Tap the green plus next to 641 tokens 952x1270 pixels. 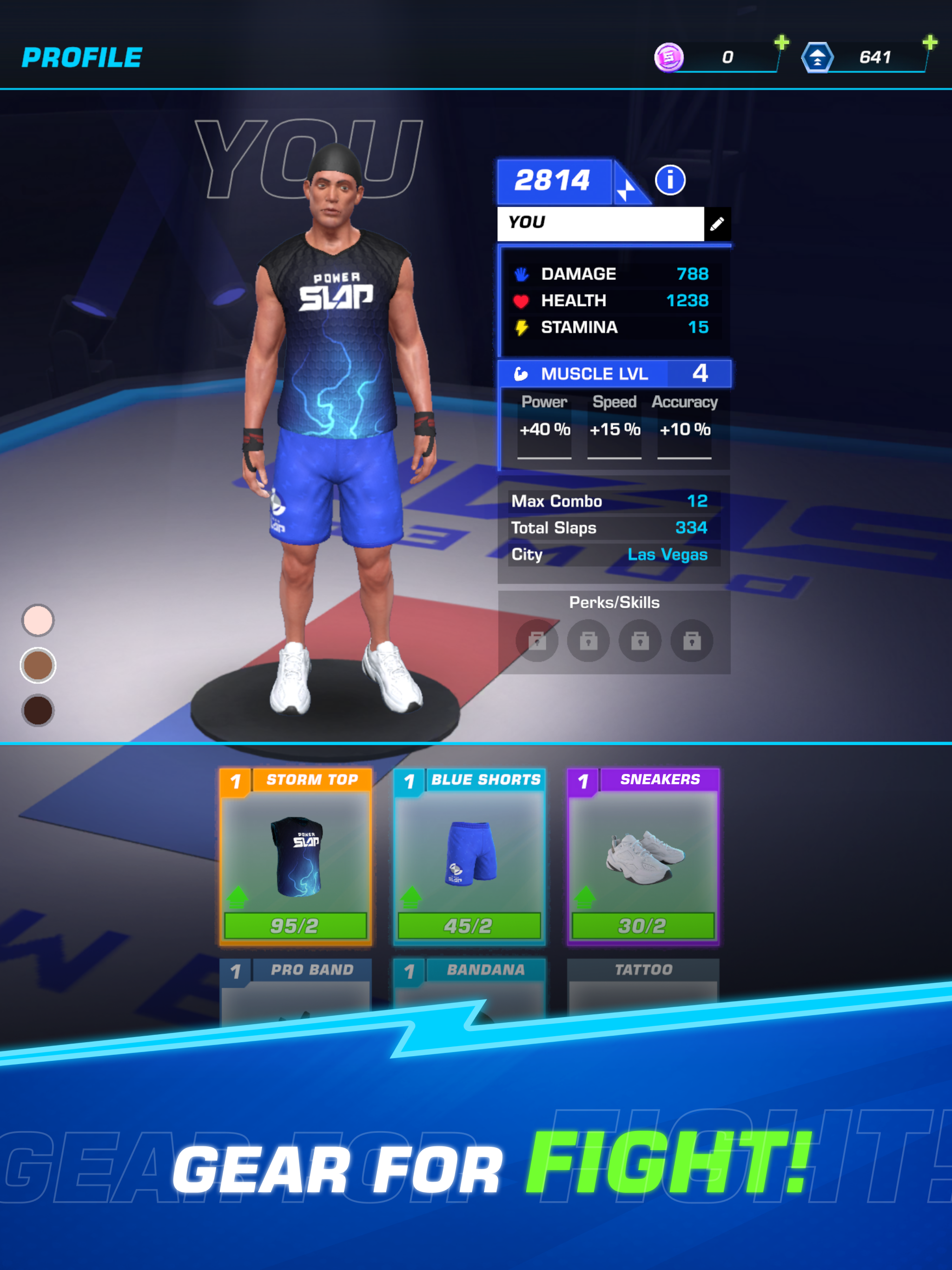tap(930, 42)
